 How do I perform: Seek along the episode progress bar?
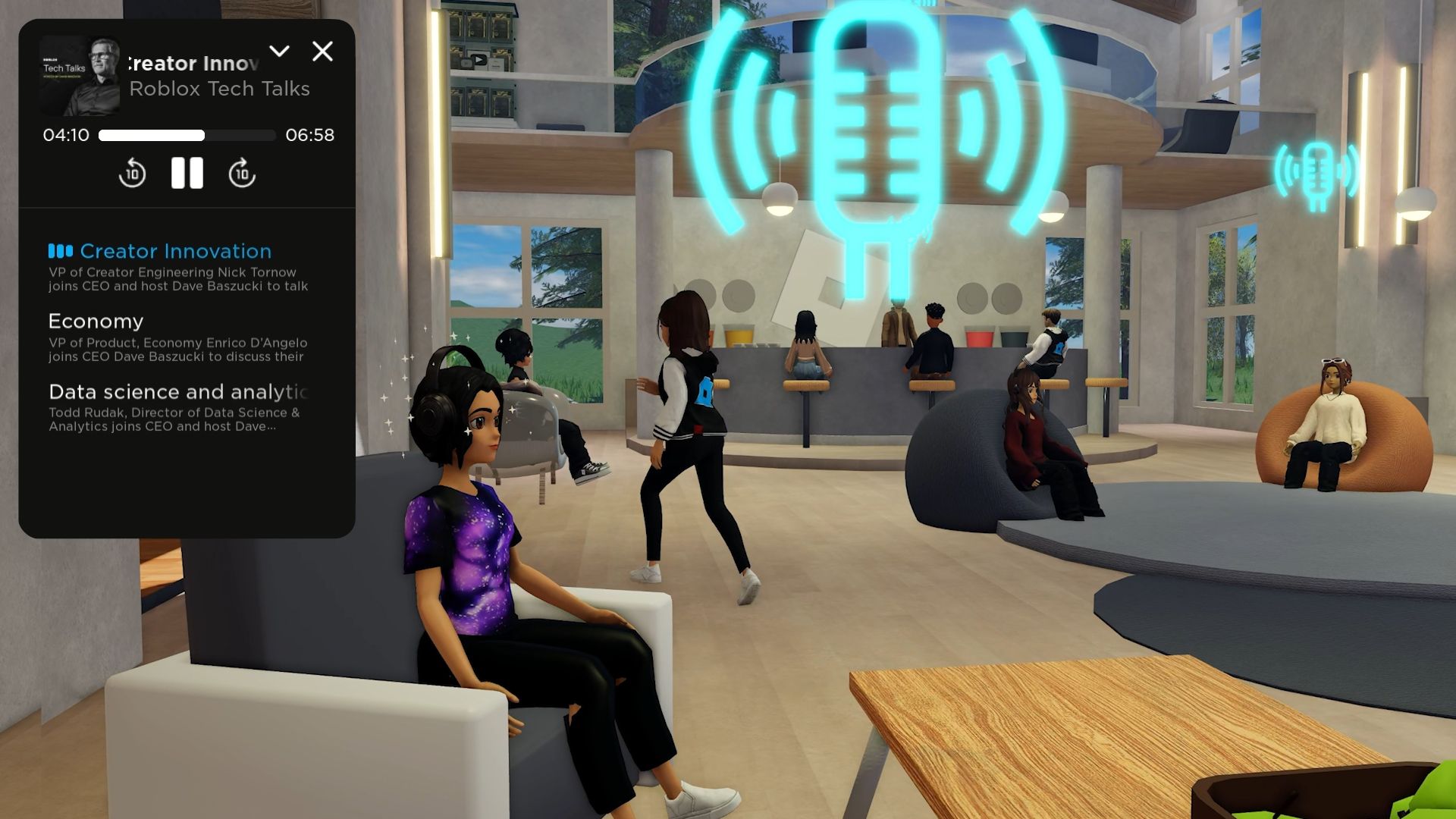[186, 136]
